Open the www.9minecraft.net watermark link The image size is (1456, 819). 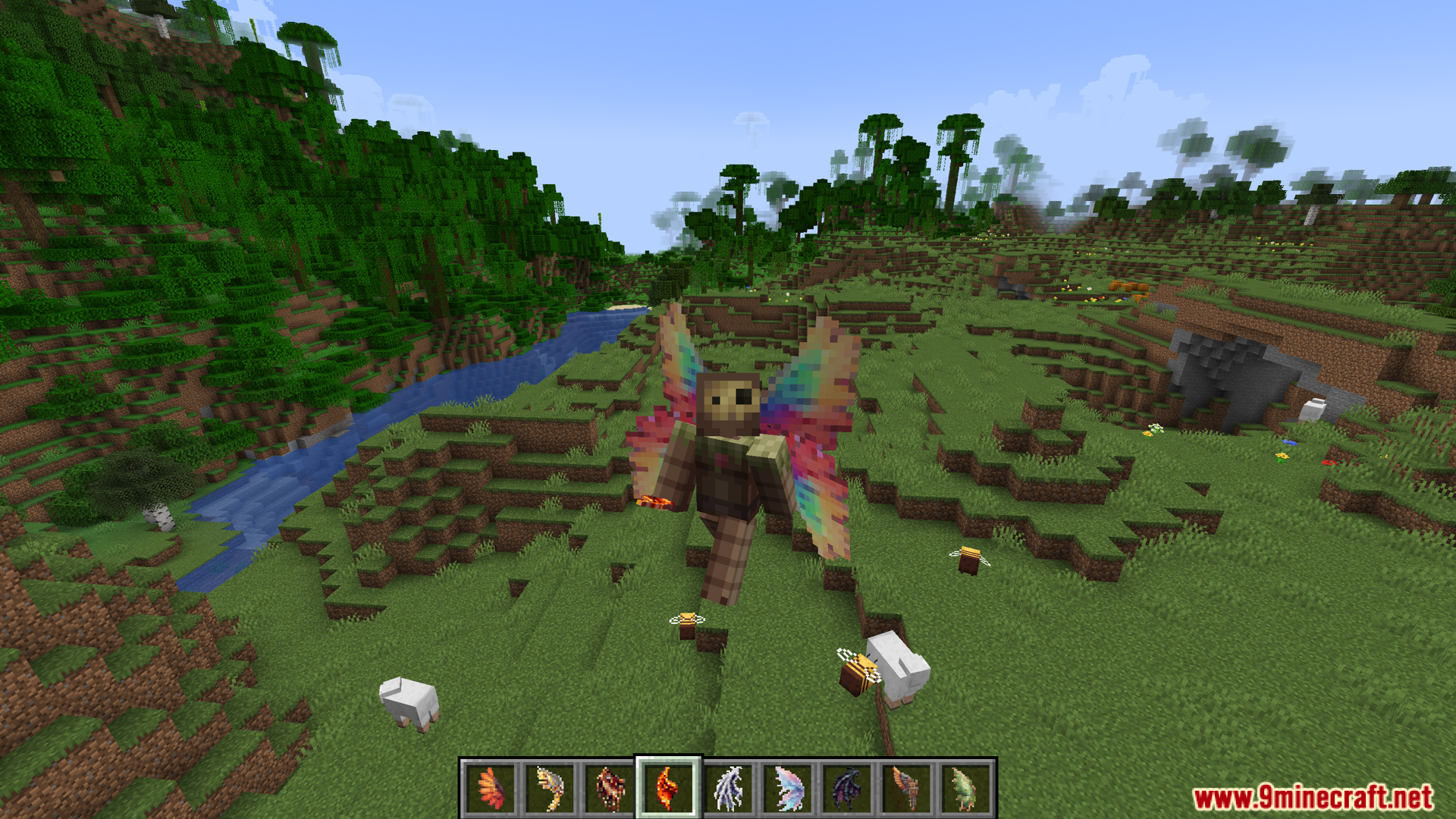(1313, 798)
